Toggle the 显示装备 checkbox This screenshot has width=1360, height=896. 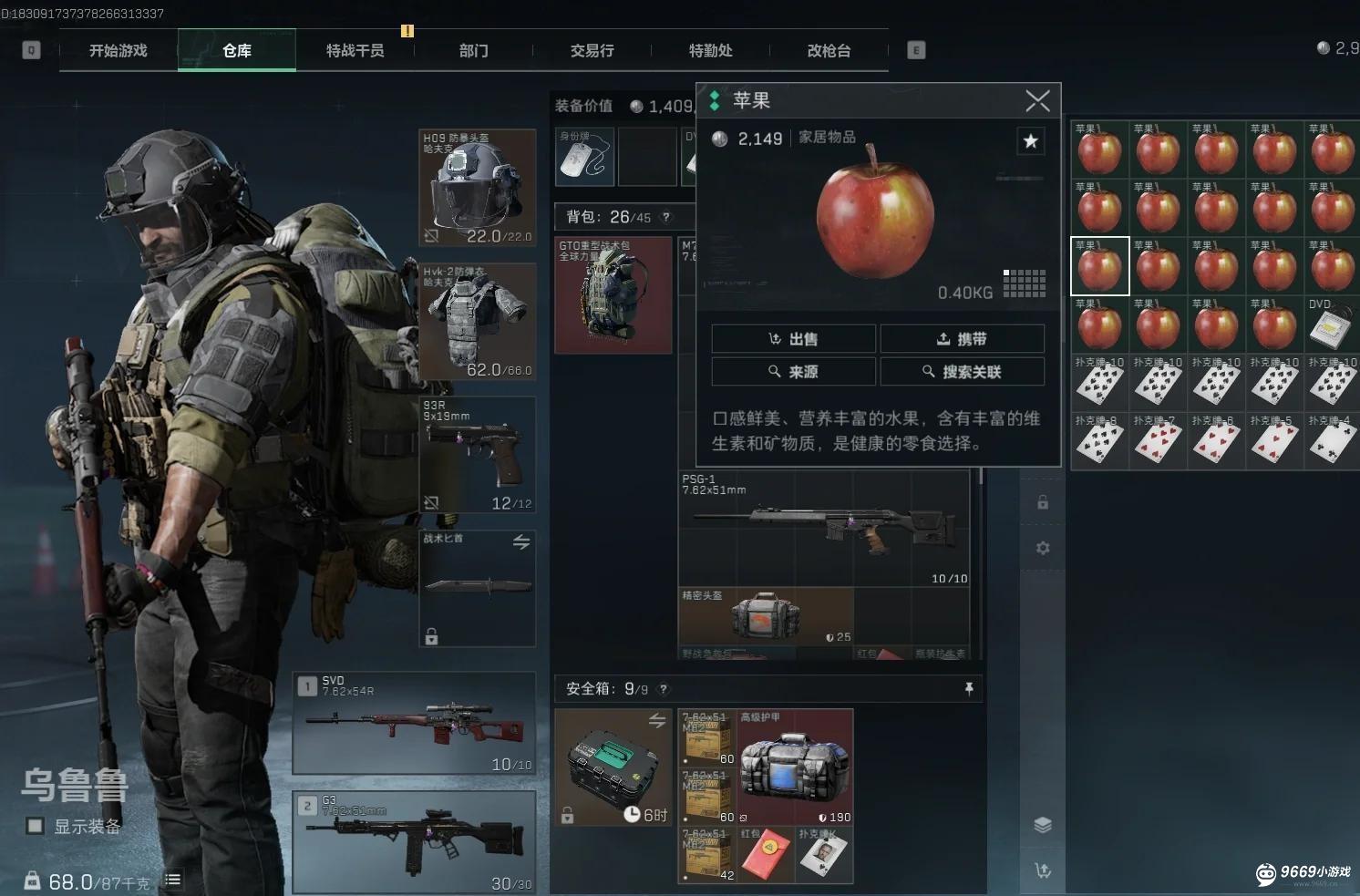pos(36,826)
